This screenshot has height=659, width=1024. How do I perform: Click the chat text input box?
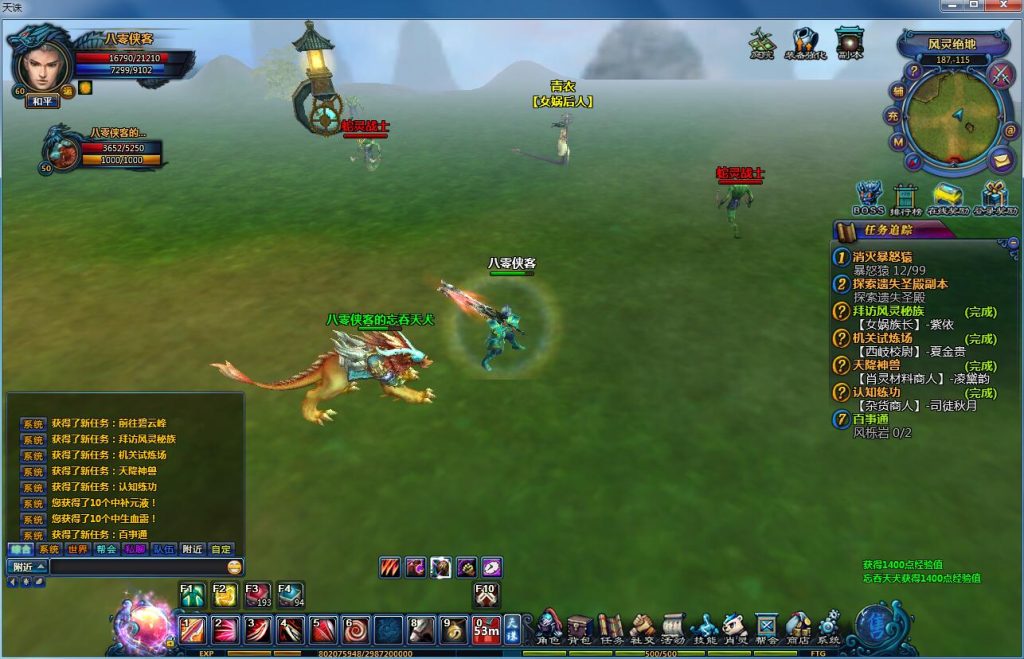[x=137, y=567]
